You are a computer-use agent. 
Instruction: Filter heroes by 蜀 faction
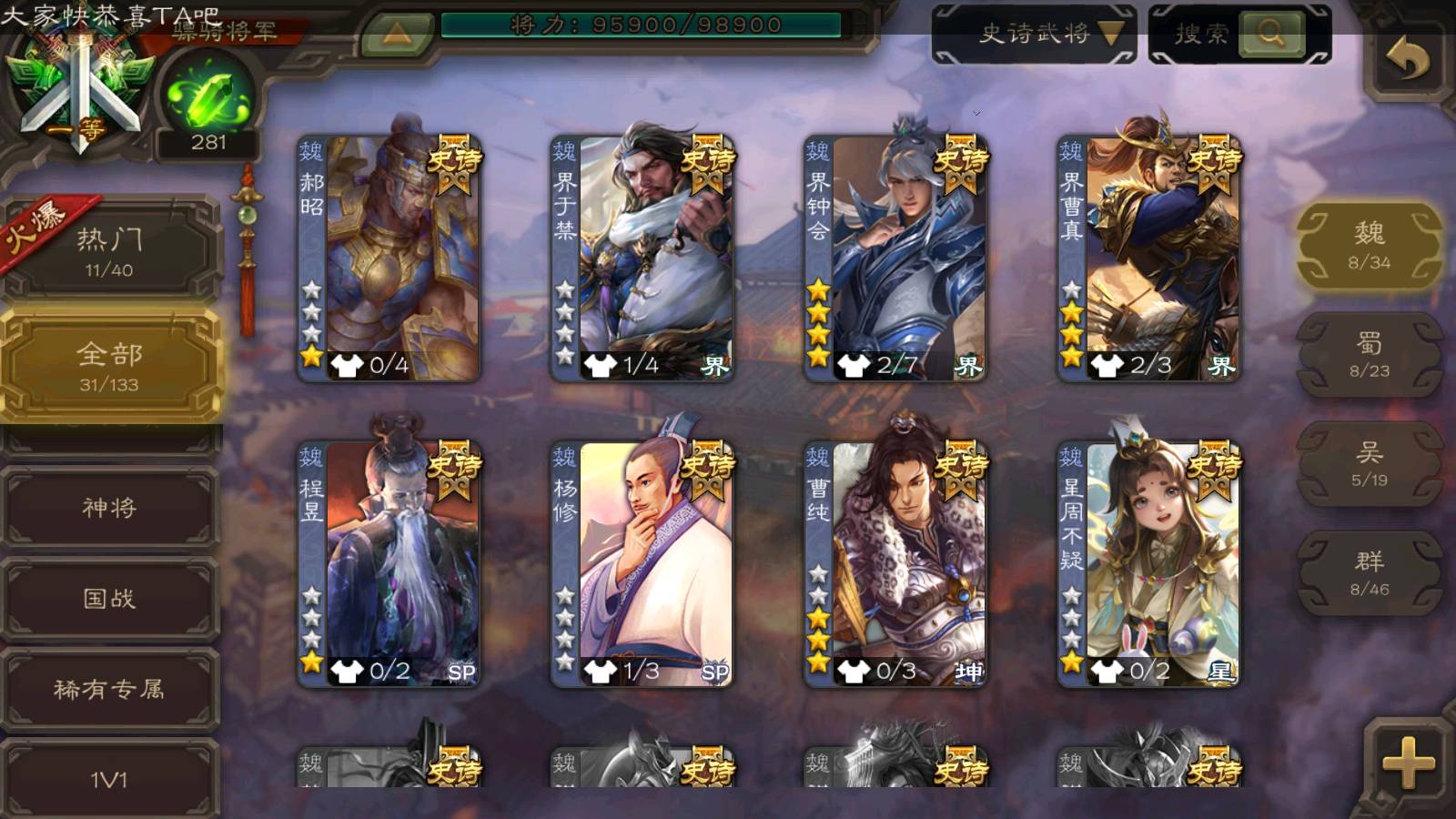[1369, 355]
